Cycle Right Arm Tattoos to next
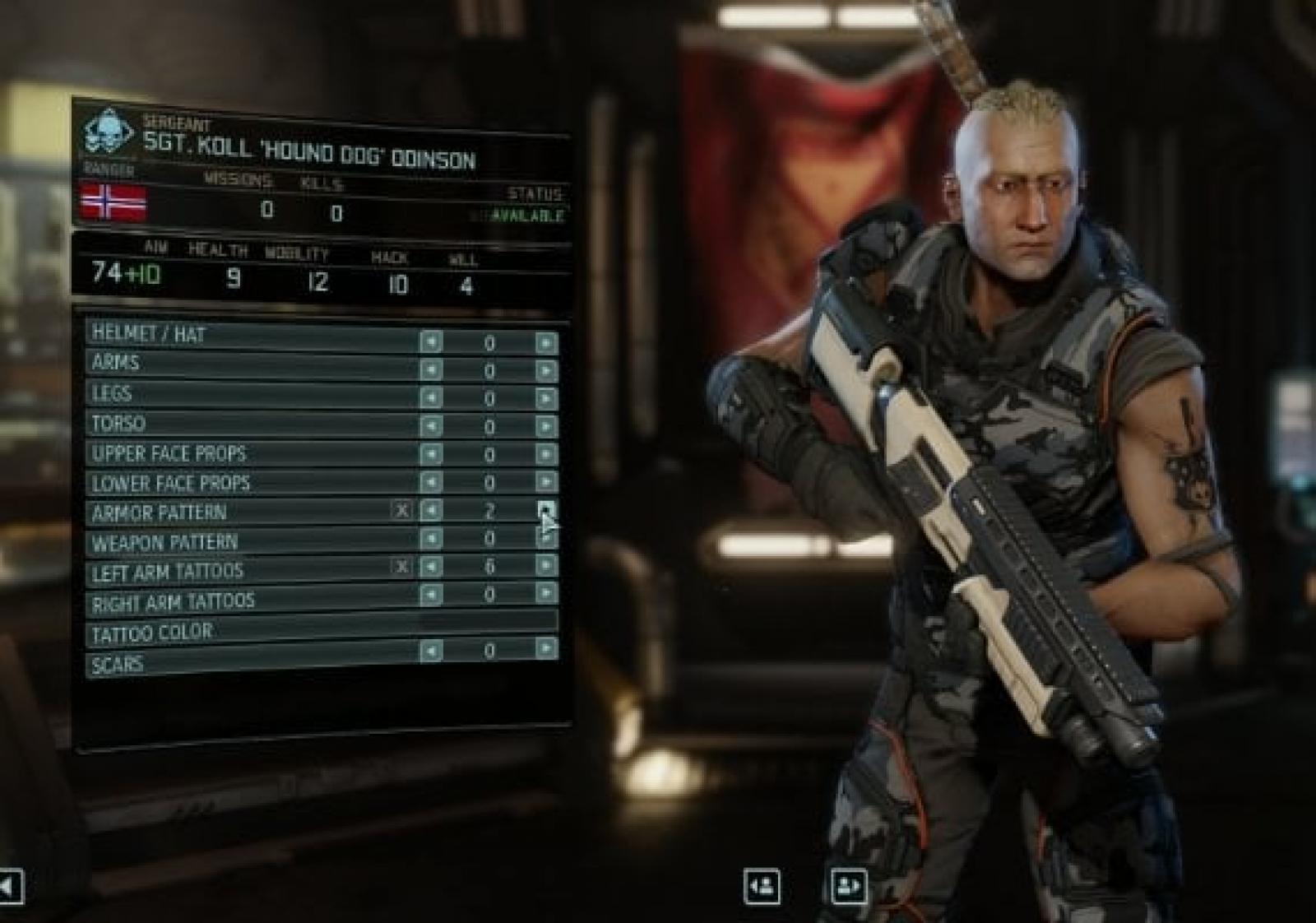Image resolution: width=1316 pixels, height=923 pixels. pyautogui.click(x=545, y=593)
